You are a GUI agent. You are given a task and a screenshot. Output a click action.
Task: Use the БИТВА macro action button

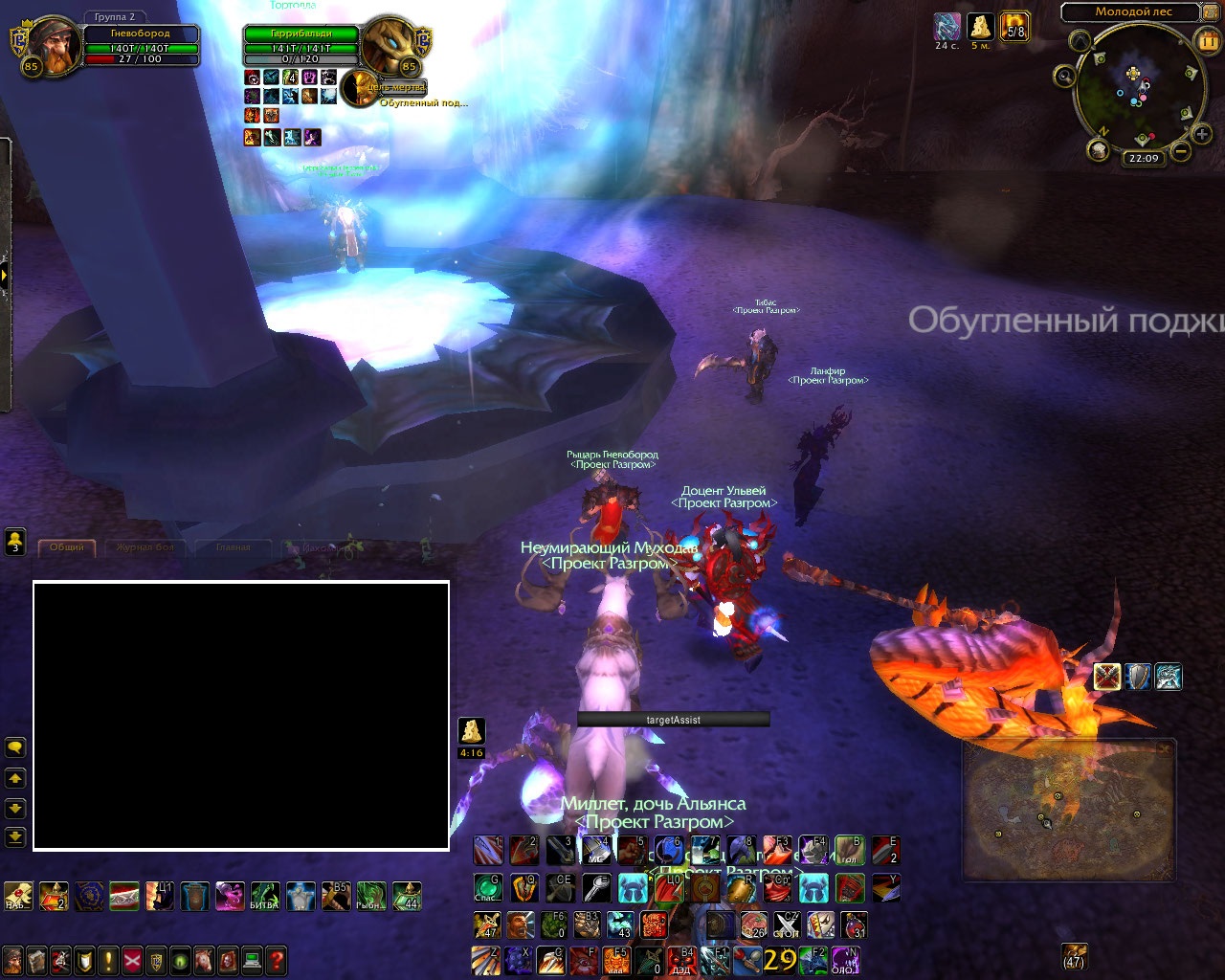265,897
